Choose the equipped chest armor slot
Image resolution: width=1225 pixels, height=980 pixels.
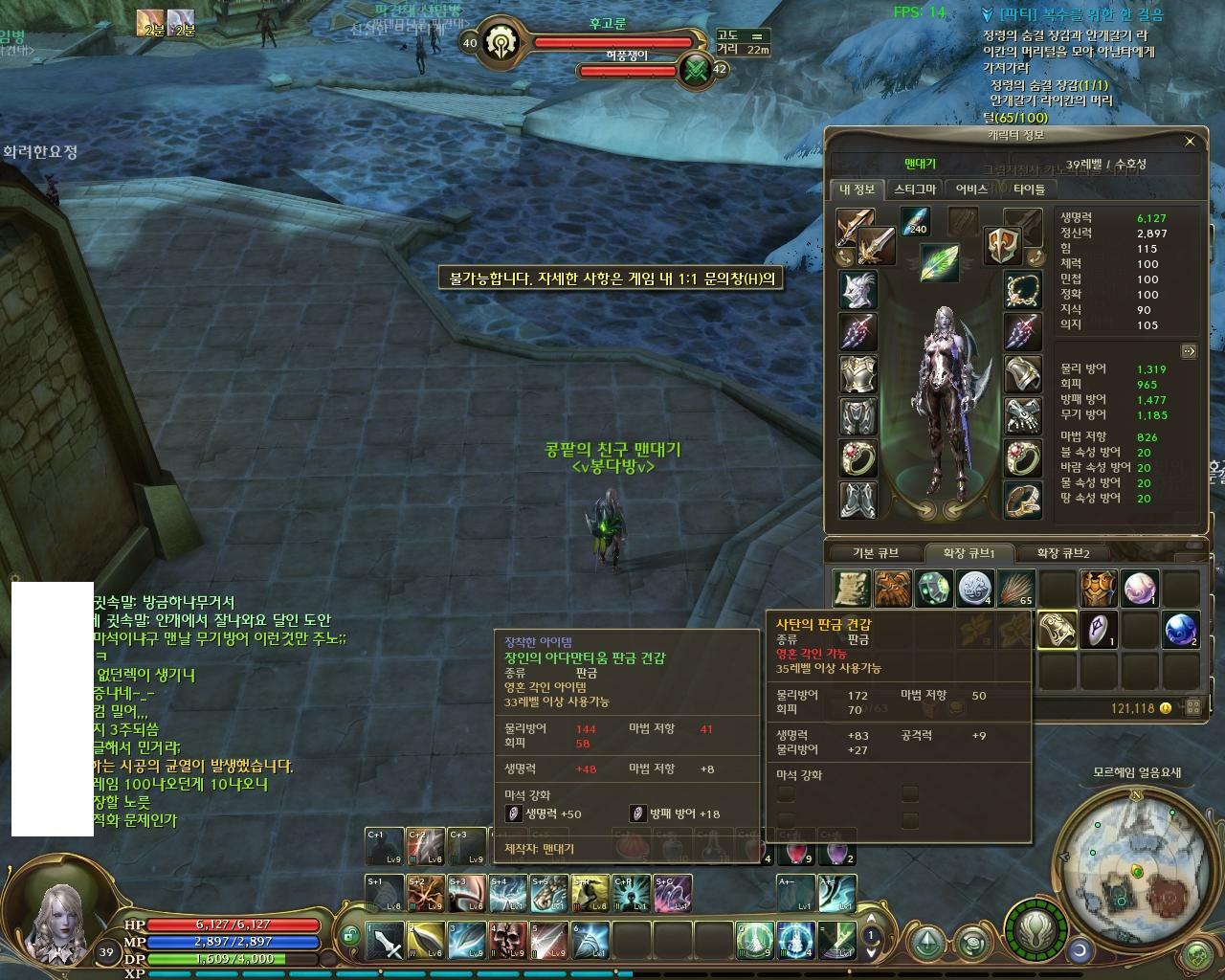point(857,374)
